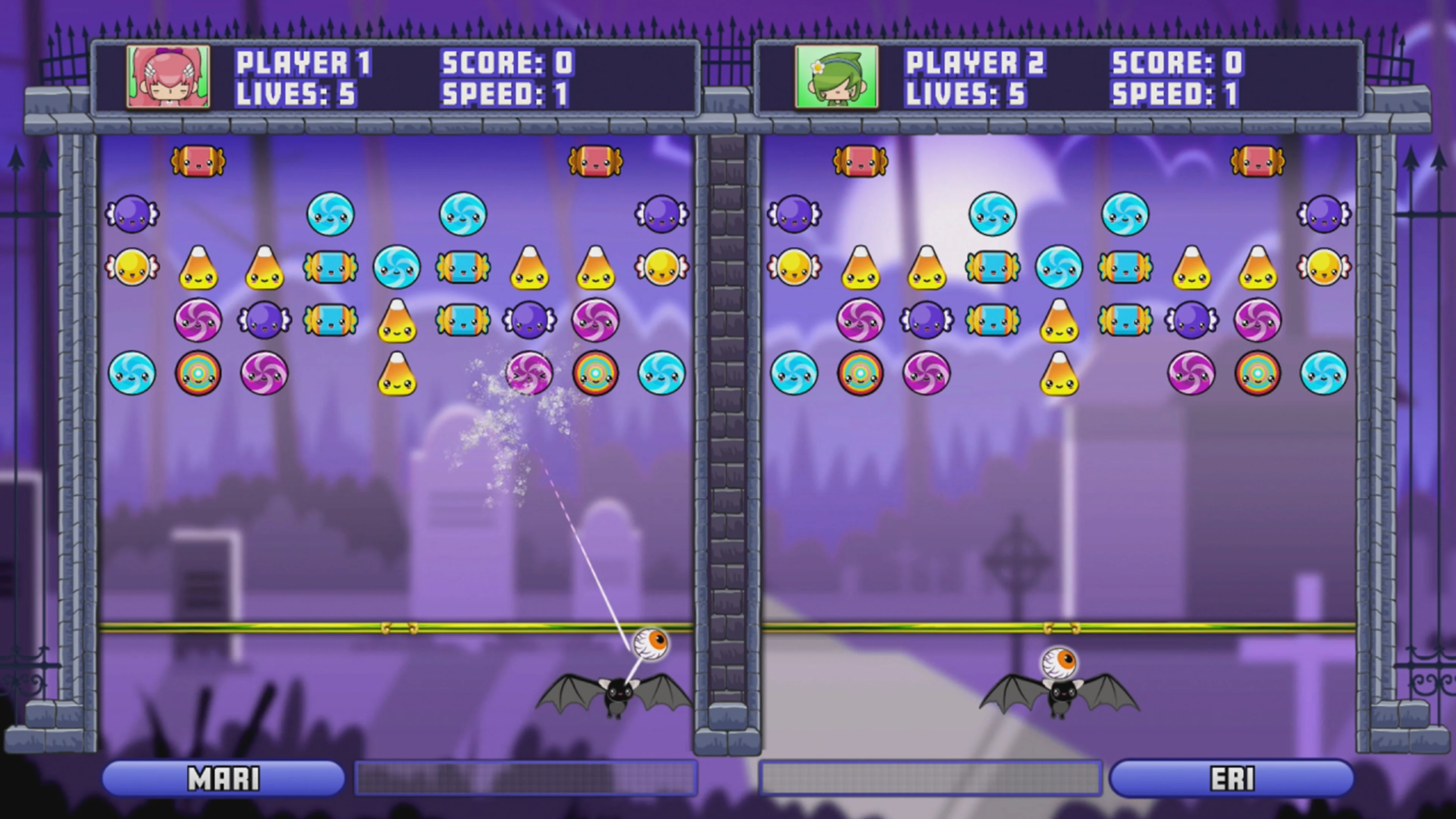Viewport: 1456px width, 819px height.
Task: Toggle the sparkle effect candy being destroyed
Action: 529,373
